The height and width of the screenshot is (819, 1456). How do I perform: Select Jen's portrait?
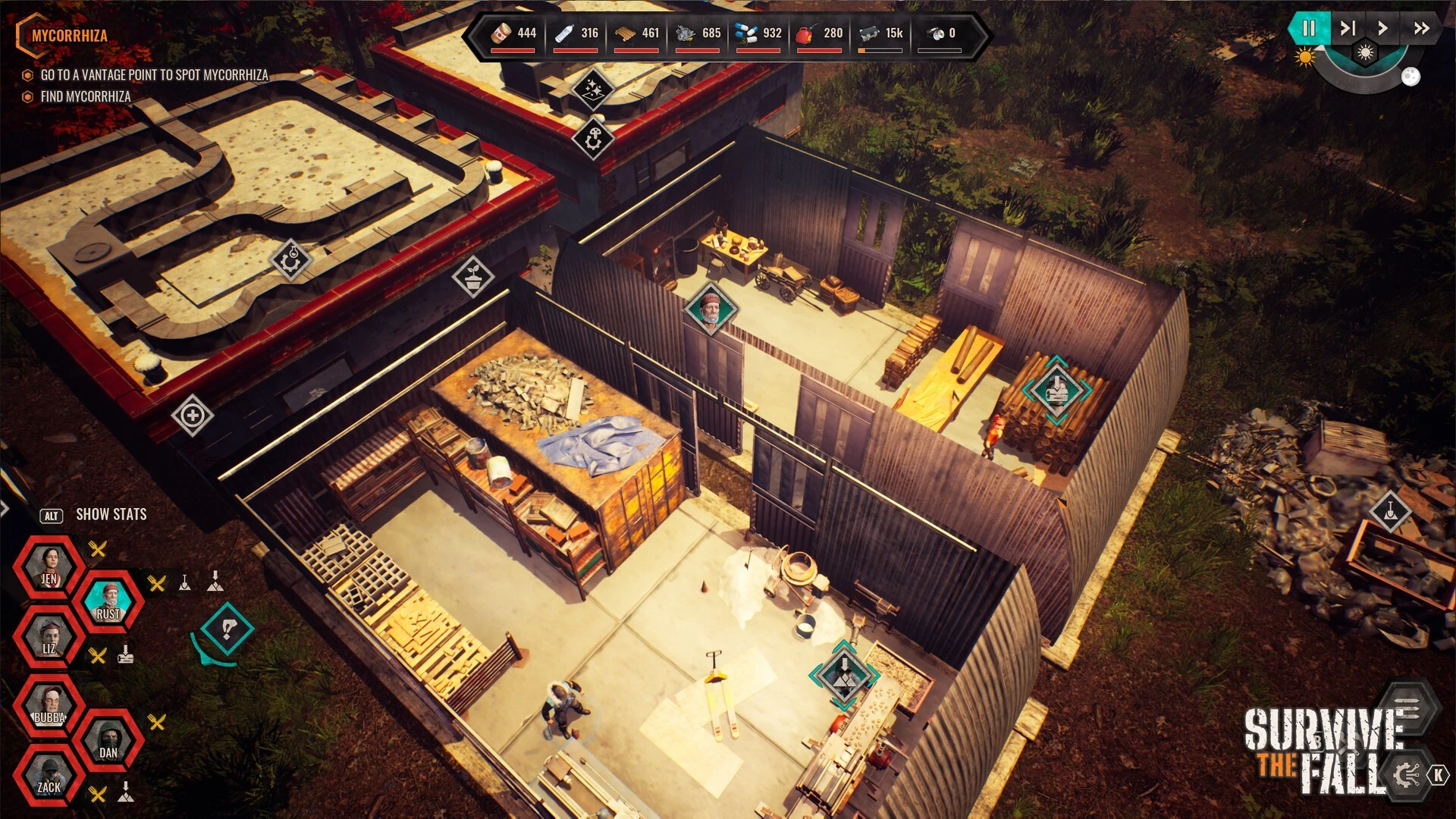click(x=49, y=566)
